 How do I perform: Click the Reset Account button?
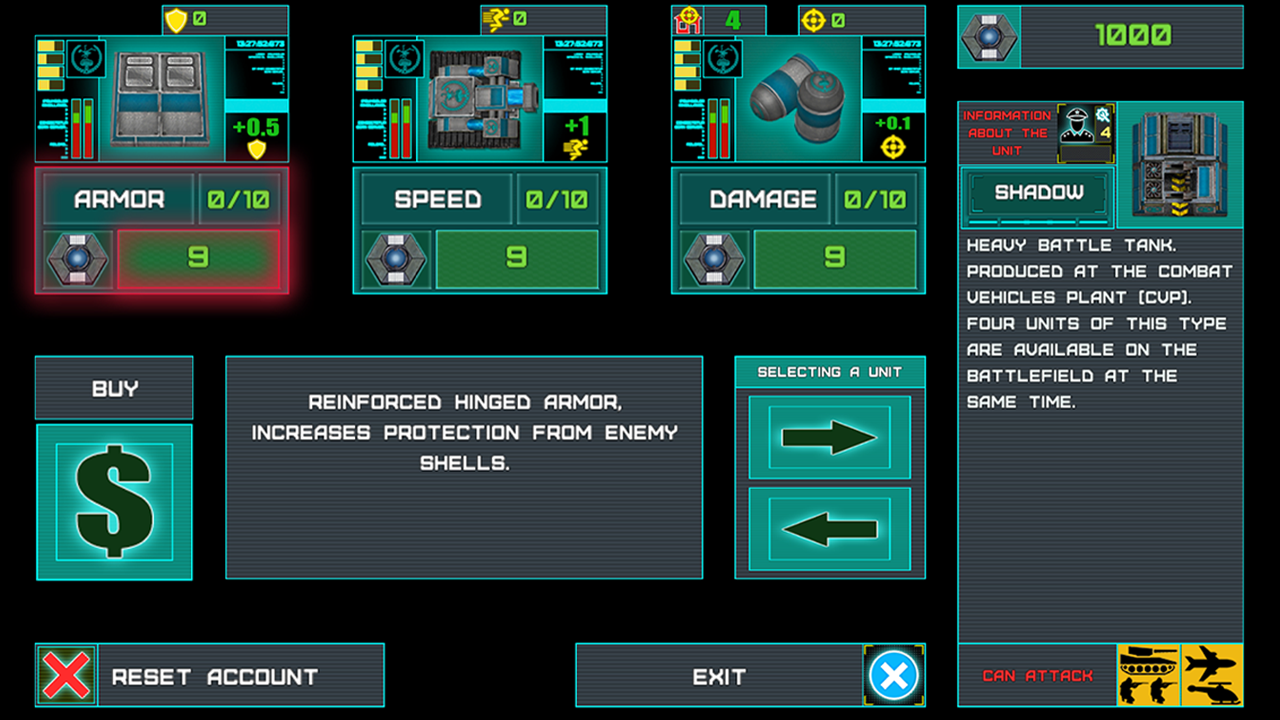pos(210,676)
